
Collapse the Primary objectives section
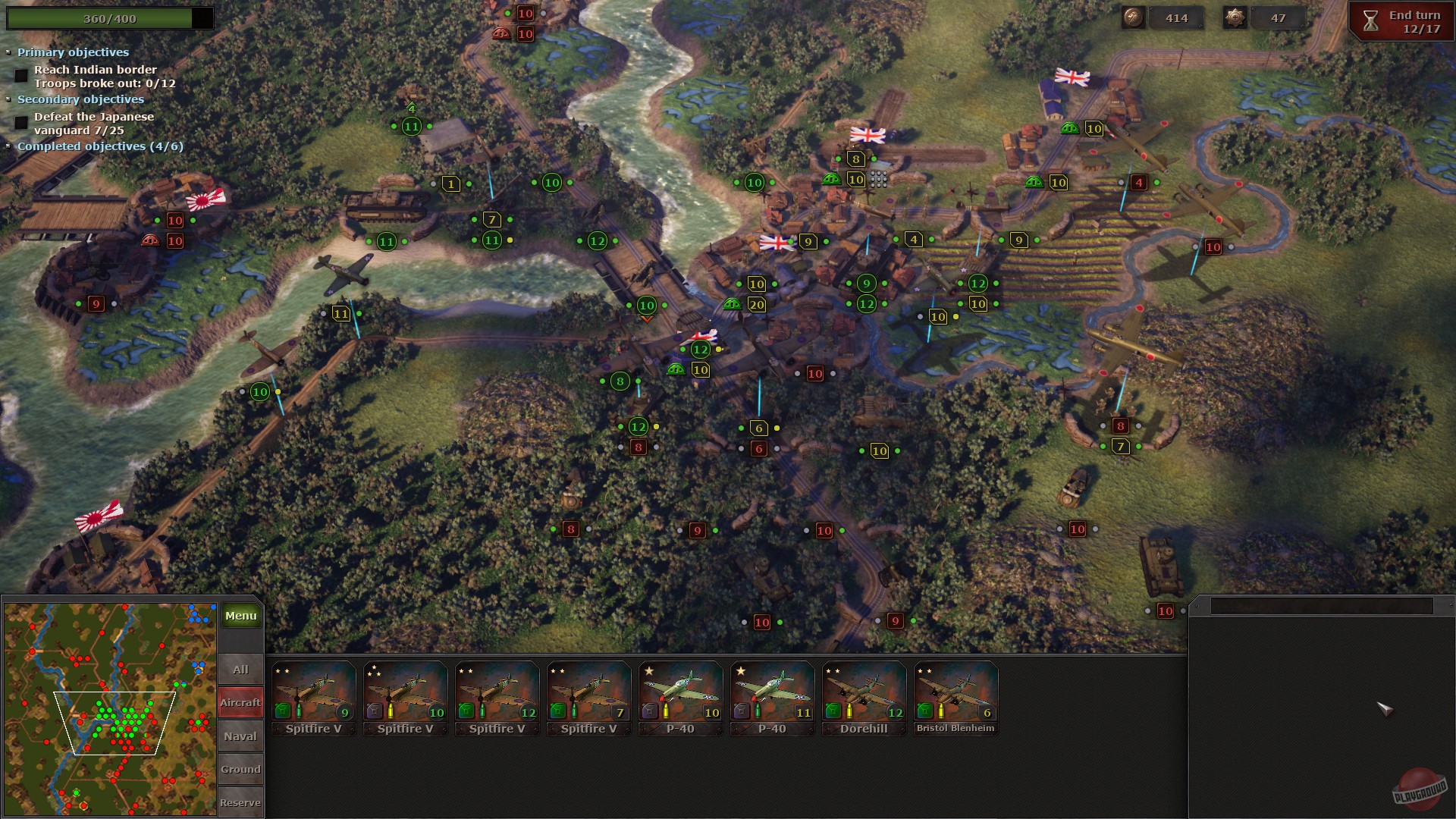point(8,52)
